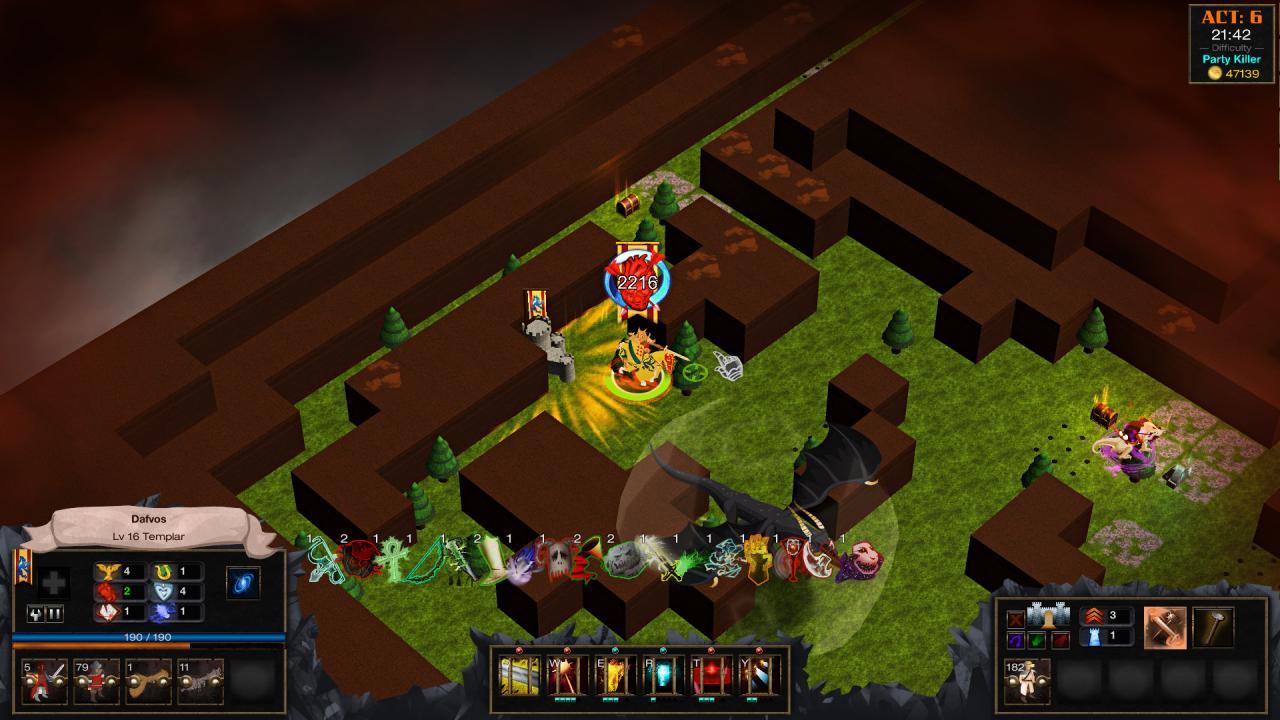Select the red swordsman unit slot
This screenshot has height=720, width=1280.
tap(42, 682)
